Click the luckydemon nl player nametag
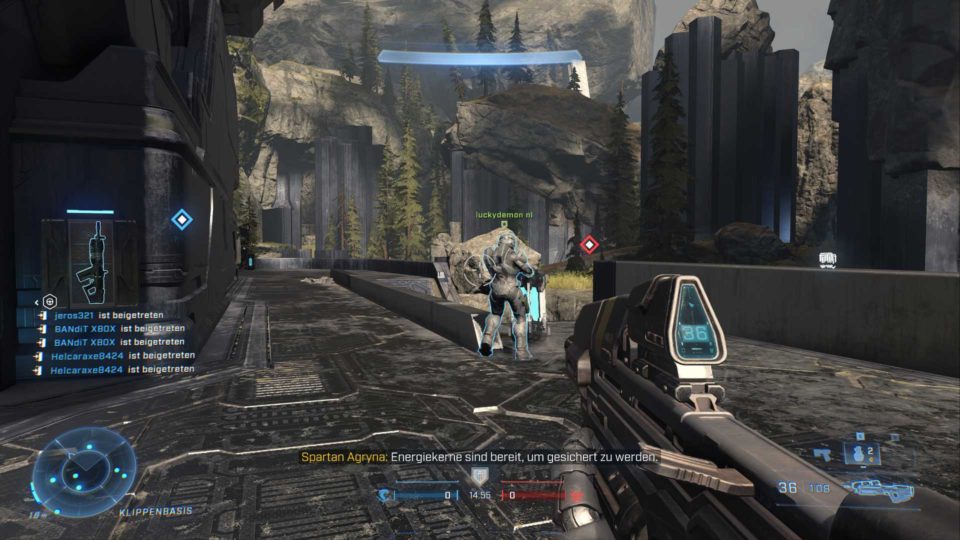 505,214
